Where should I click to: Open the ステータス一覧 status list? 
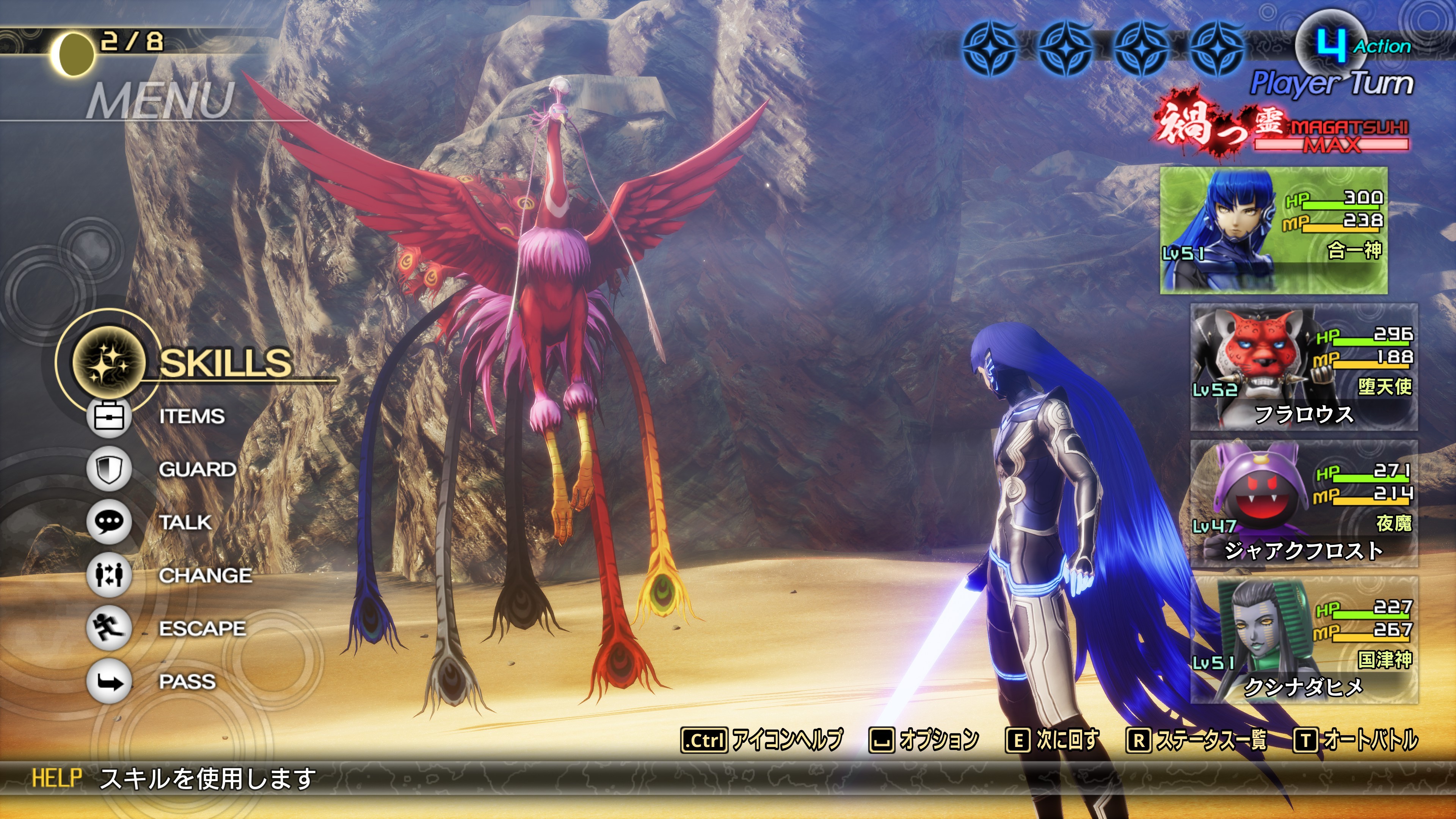click(x=1196, y=740)
